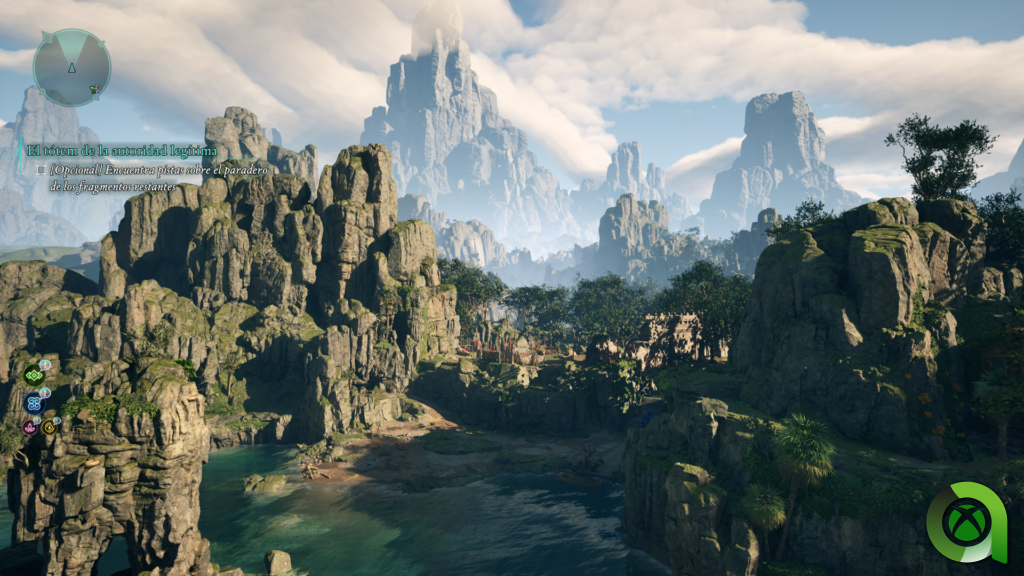Viewport: 1024px width, 576px height.
Task: Open the circular minimap
Action: tap(71, 67)
